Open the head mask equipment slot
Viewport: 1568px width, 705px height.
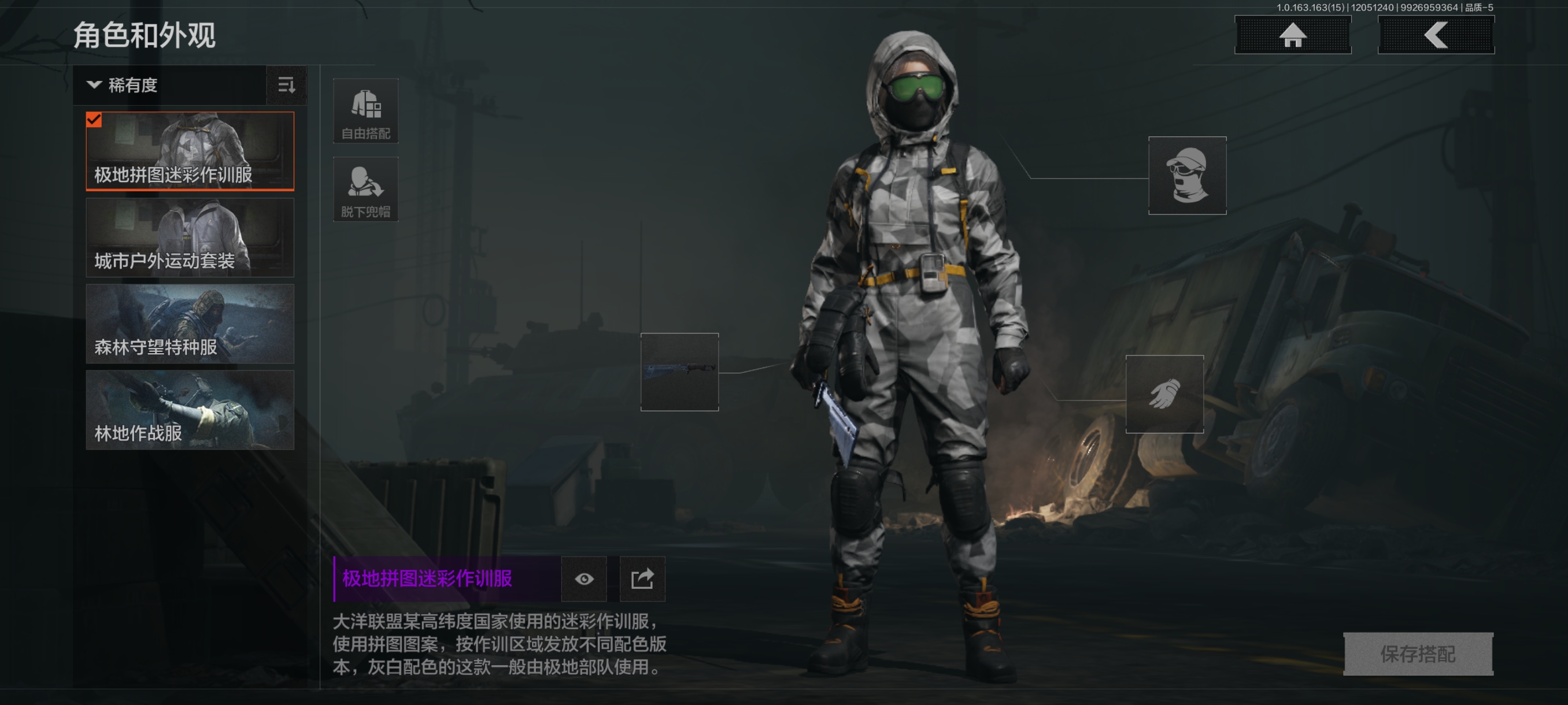(1187, 175)
